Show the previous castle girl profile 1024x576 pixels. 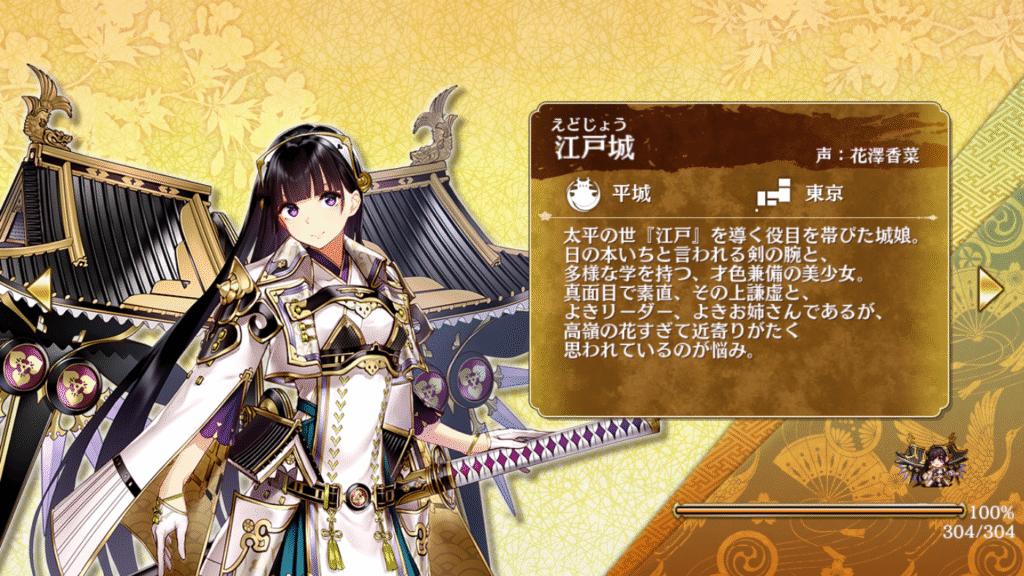pos(37,287)
